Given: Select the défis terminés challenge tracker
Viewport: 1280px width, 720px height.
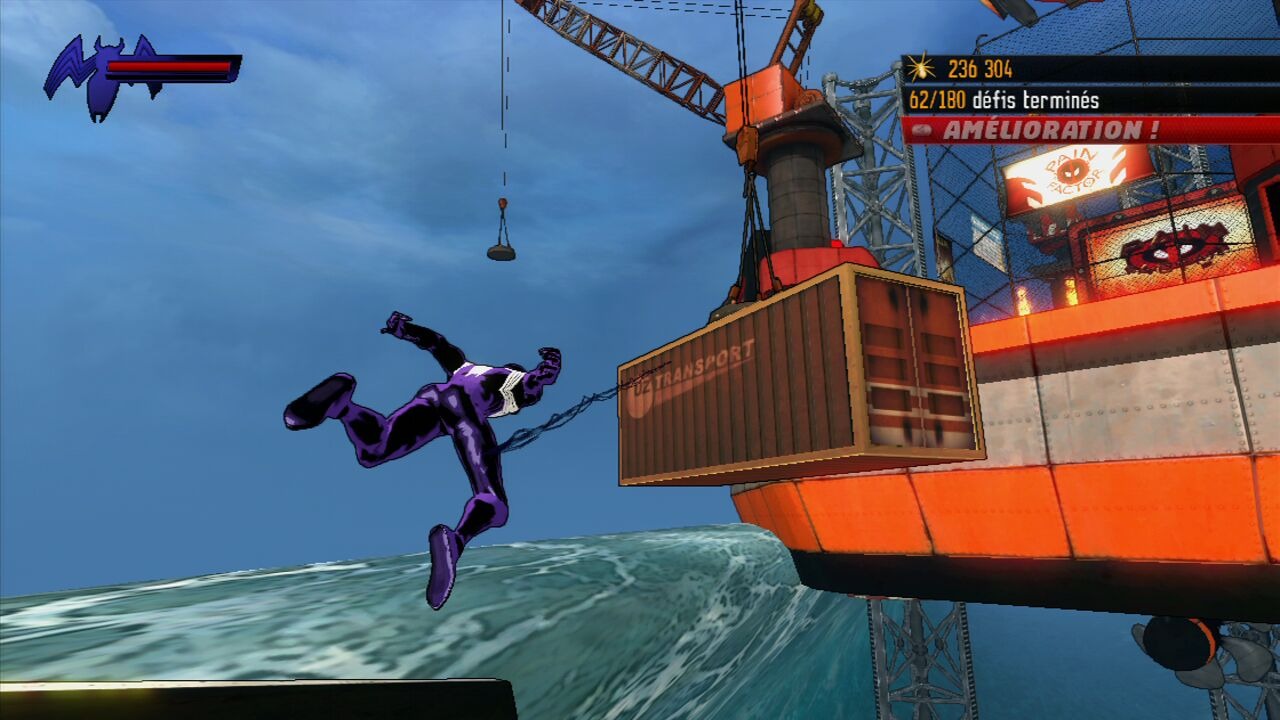Looking at the screenshot, I should tap(1003, 100).
